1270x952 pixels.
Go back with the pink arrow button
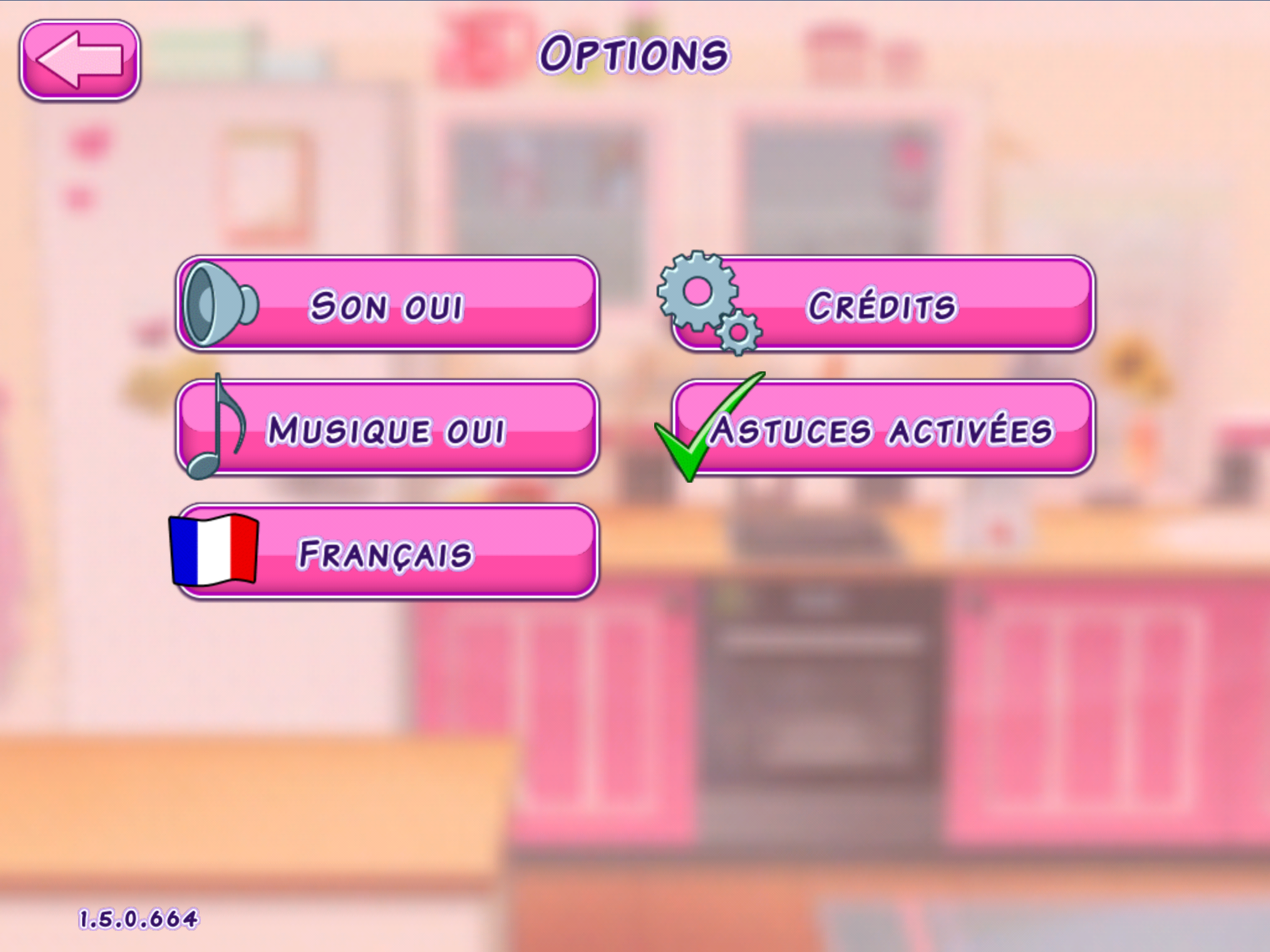pos(79,59)
